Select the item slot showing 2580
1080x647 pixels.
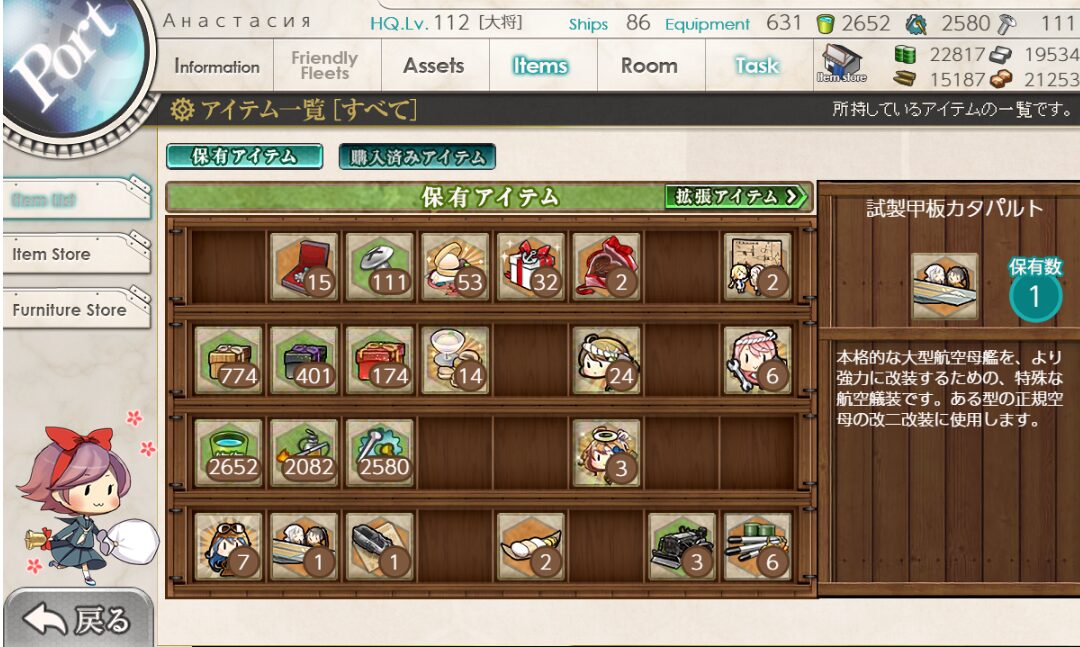pos(380,453)
